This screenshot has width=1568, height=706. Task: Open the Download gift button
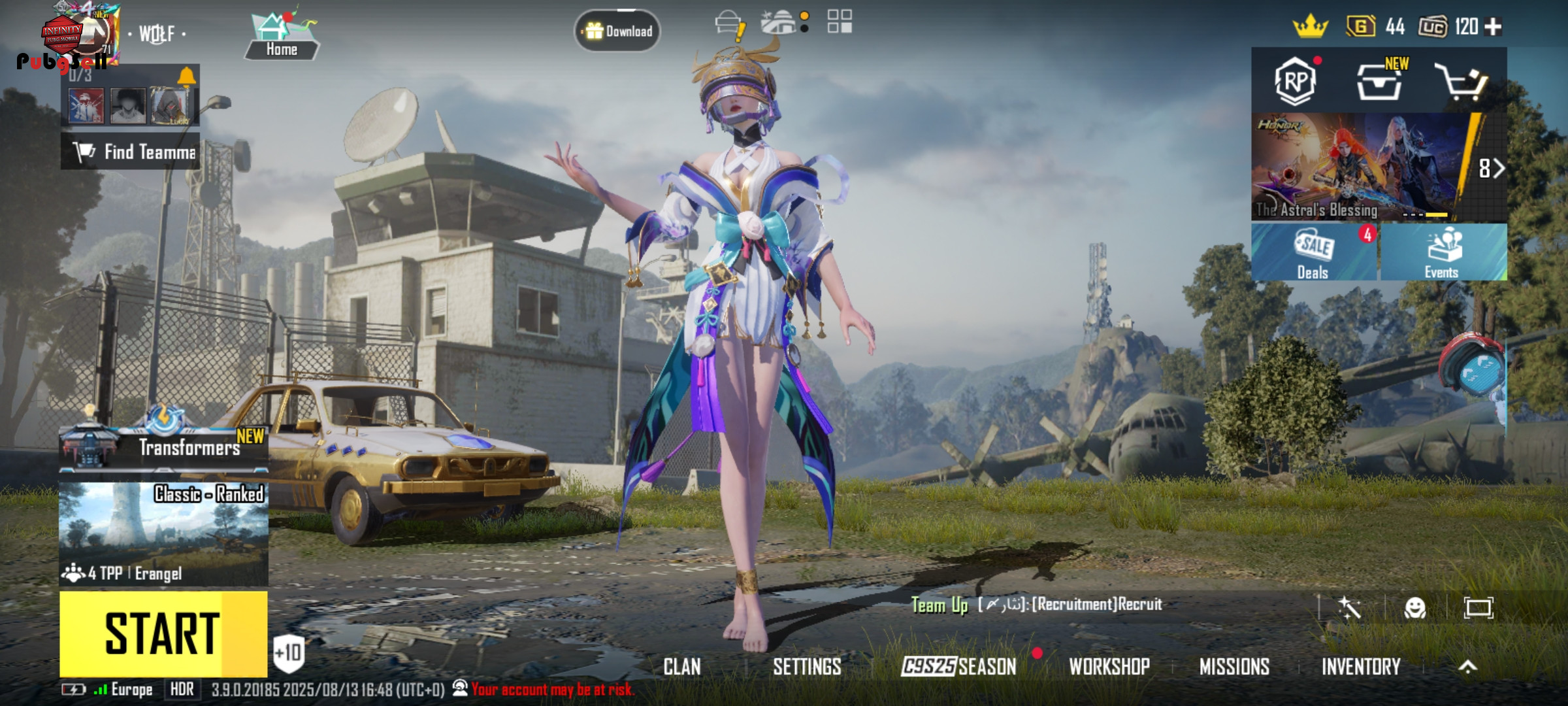click(x=617, y=31)
